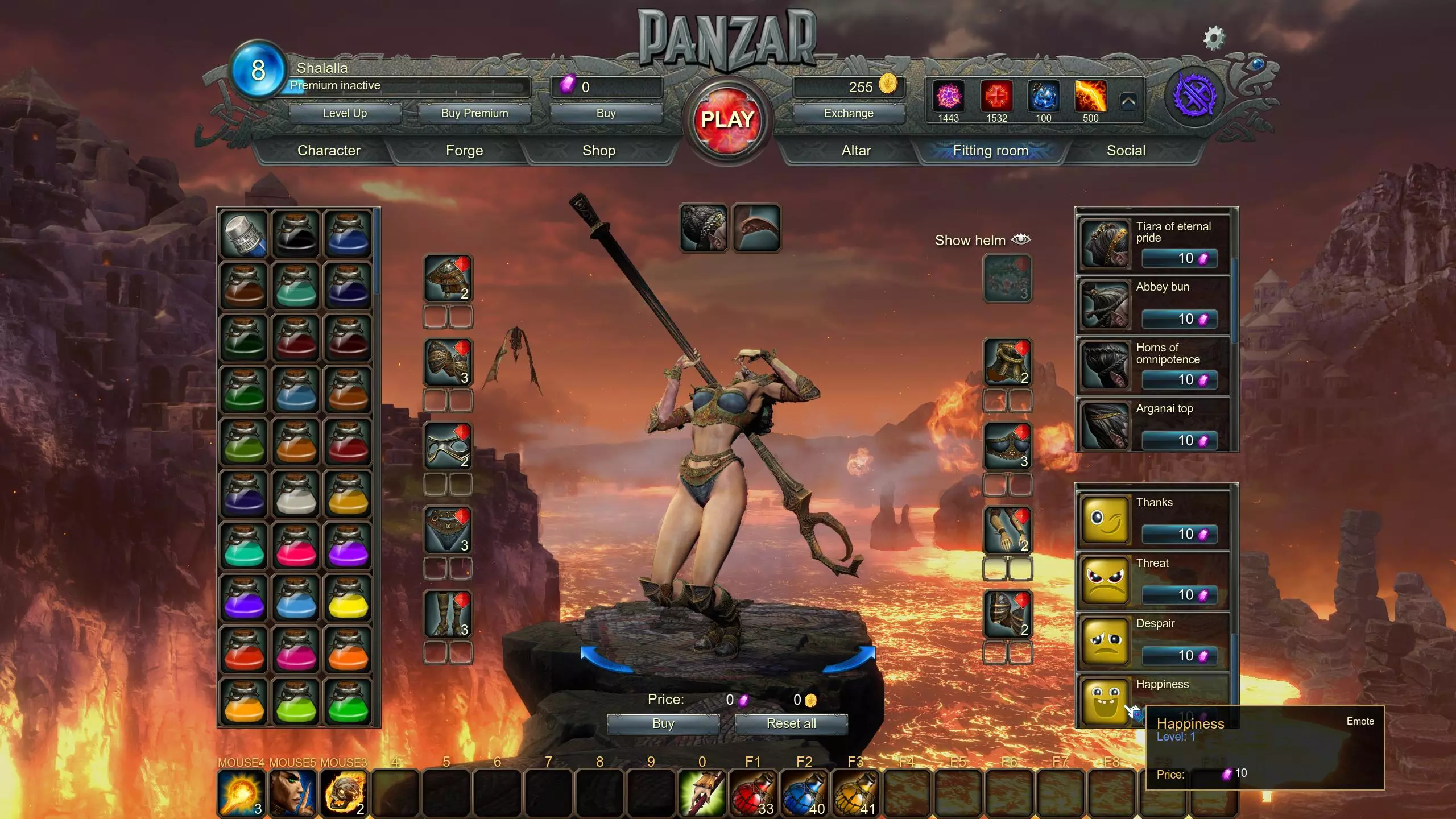Select the Tiara of eternal pride item
This screenshot has width=1456, height=819.
pyautogui.click(x=1153, y=244)
